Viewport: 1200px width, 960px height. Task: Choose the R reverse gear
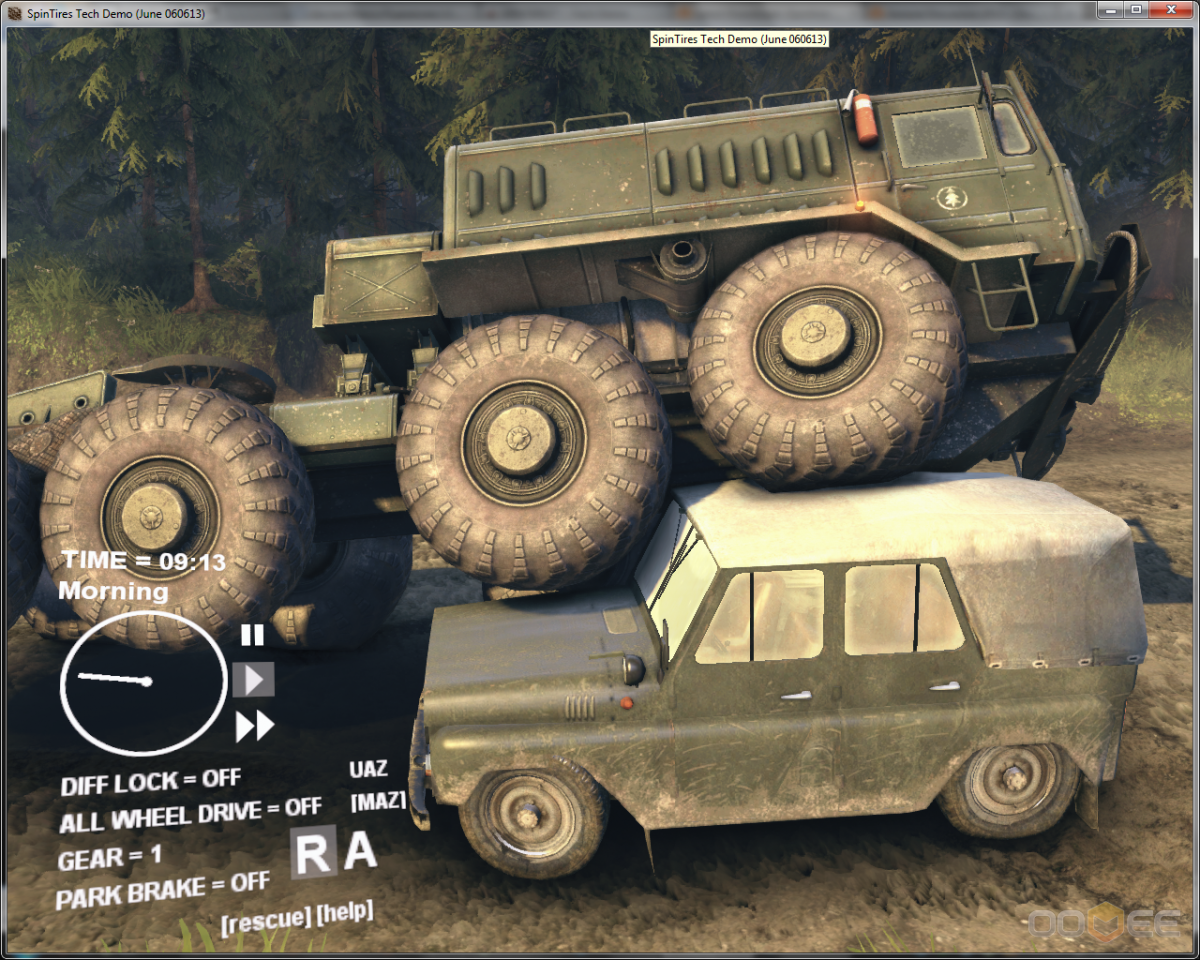coord(313,853)
